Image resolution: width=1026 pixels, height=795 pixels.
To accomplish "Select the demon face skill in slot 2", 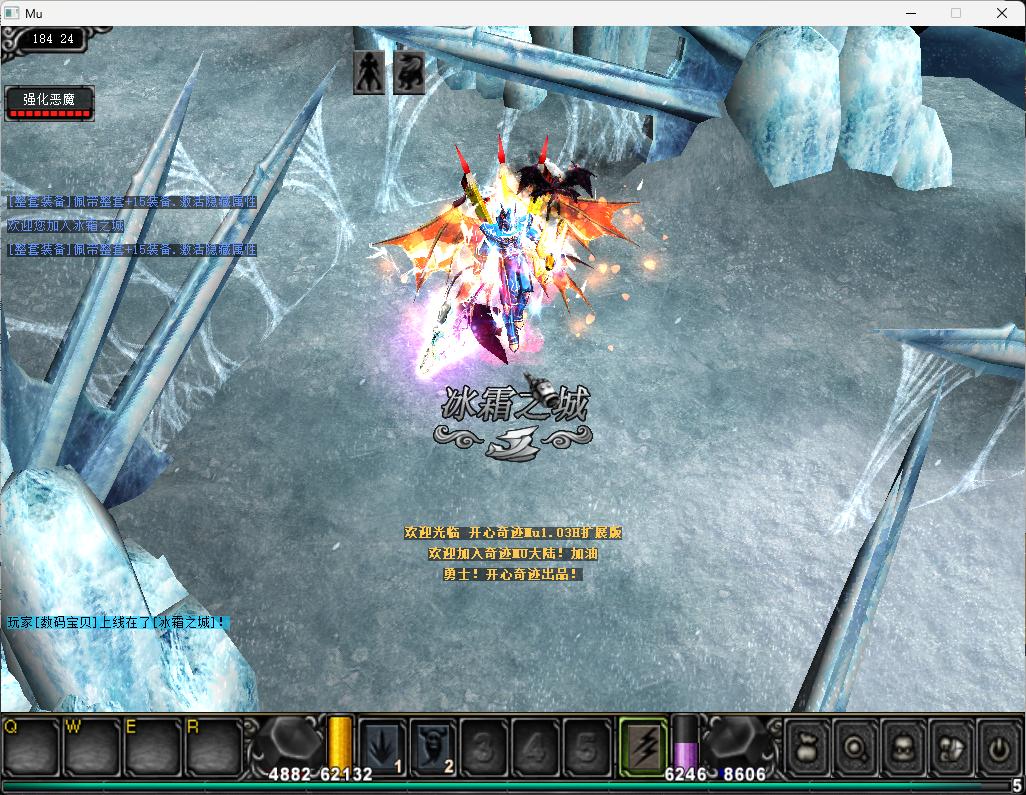I will [434, 747].
